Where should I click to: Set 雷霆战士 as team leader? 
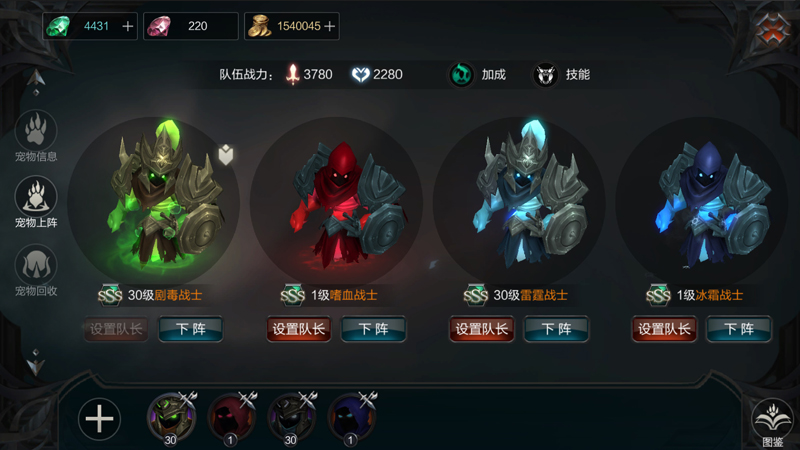pyautogui.click(x=482, y=329)
